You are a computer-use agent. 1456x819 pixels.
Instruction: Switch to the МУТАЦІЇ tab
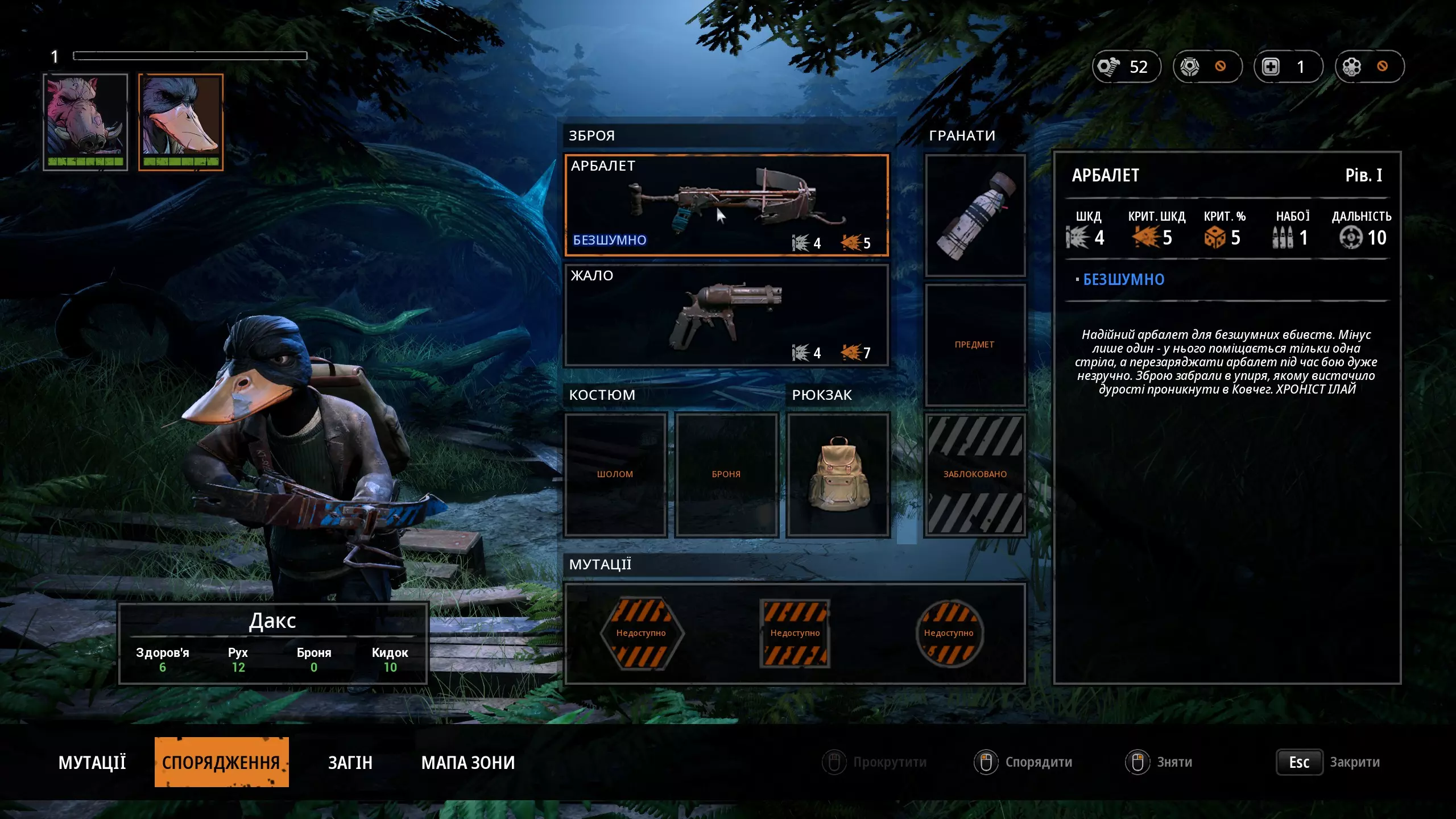click(x=92, y=762)
